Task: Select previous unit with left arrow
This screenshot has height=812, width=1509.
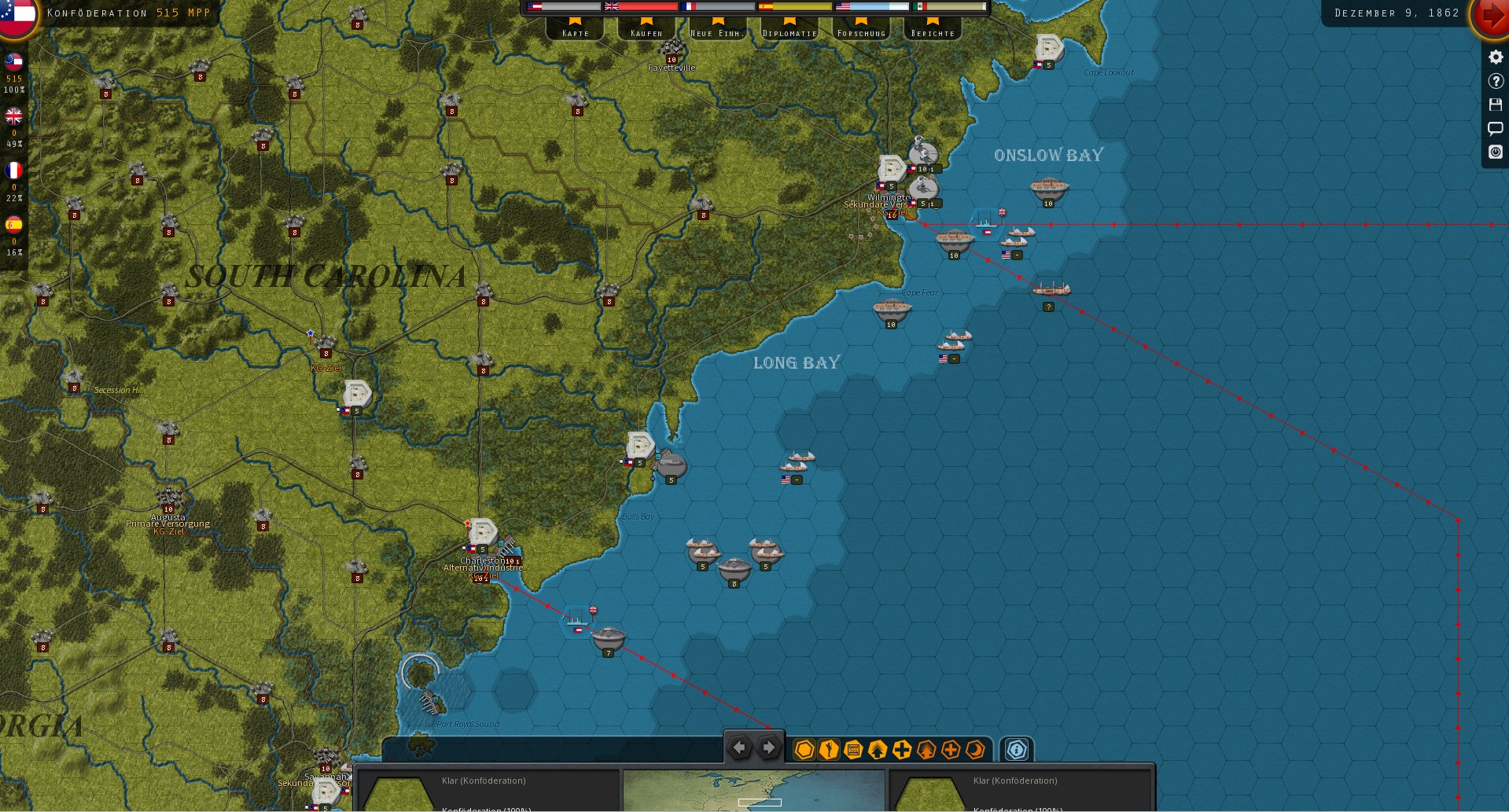Action: click(739, 748)
